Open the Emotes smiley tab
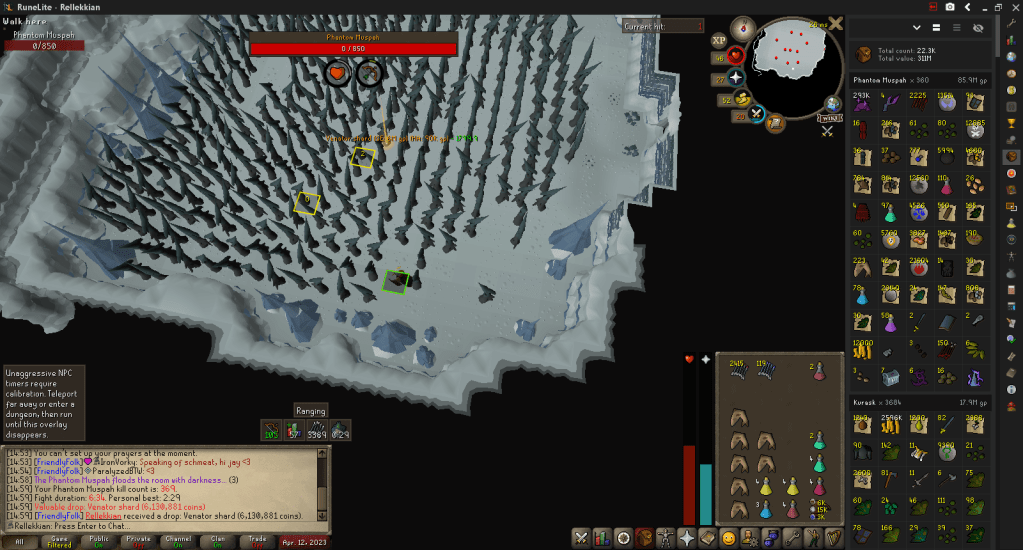This screenshot has height=550, width=1023. [x=727, y=537]
